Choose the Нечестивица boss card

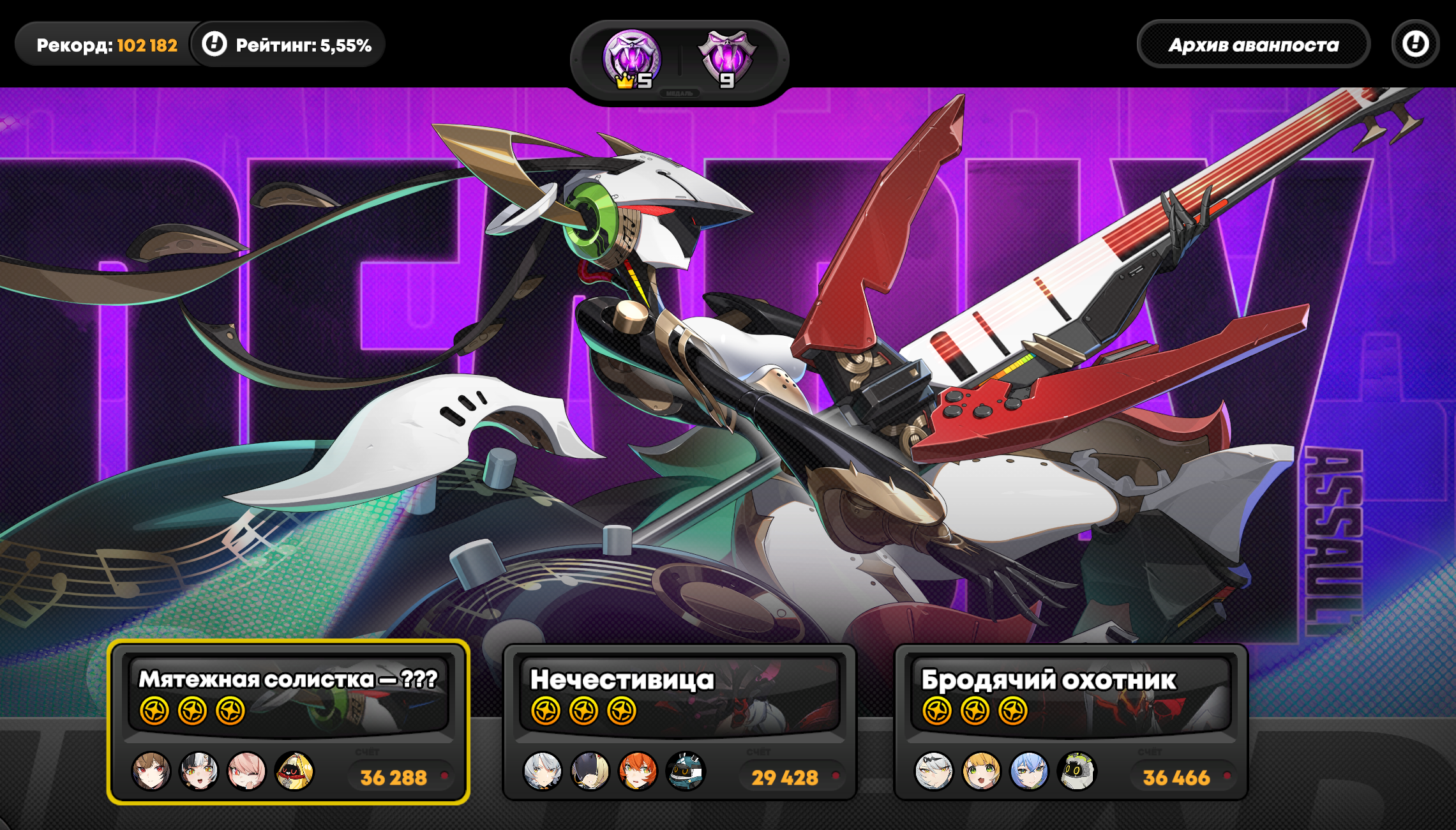[x=679, y=721]
